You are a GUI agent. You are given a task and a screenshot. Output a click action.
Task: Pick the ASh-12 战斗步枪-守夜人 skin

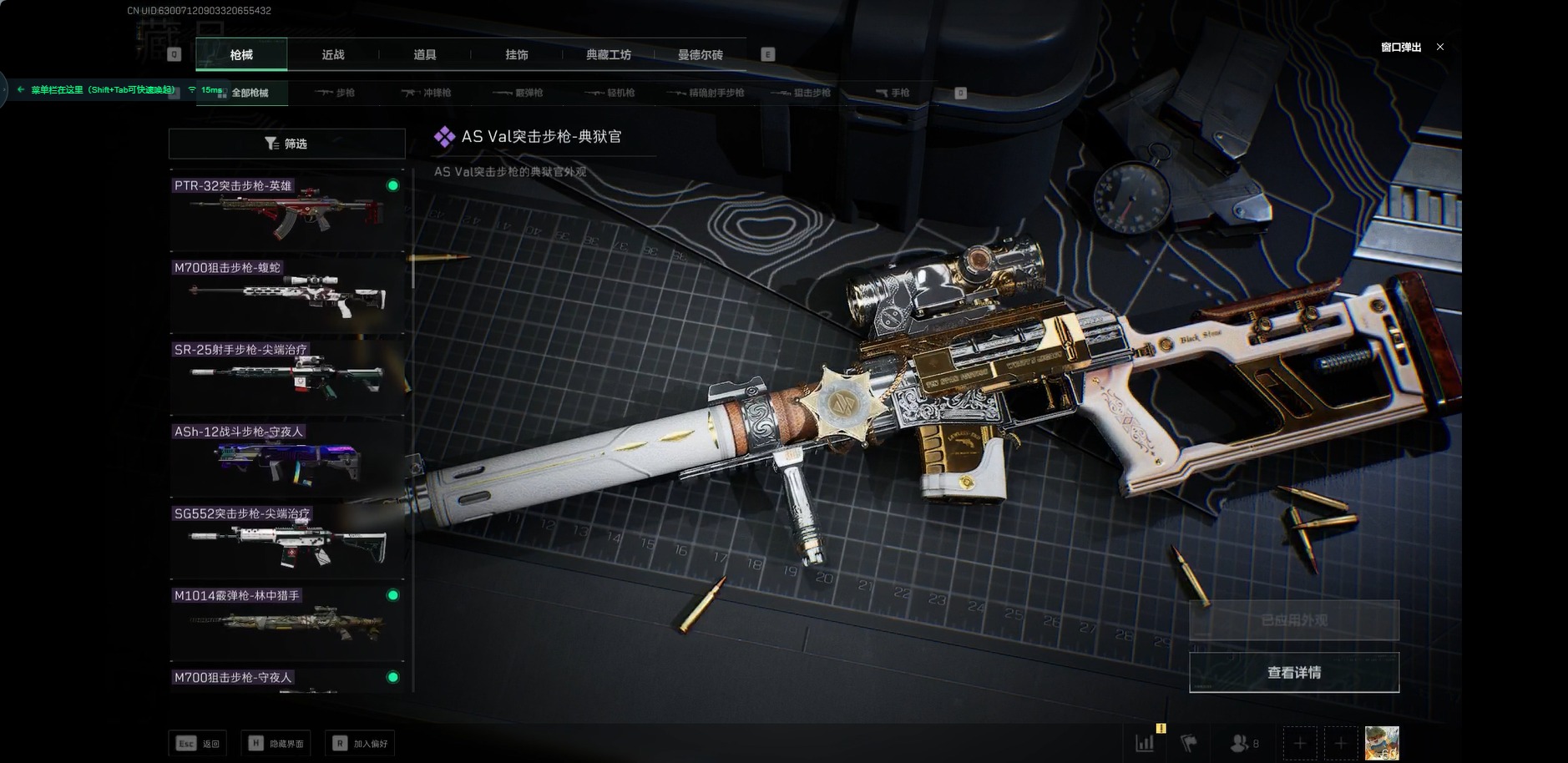pyautogui.click(x=286, y=458)
